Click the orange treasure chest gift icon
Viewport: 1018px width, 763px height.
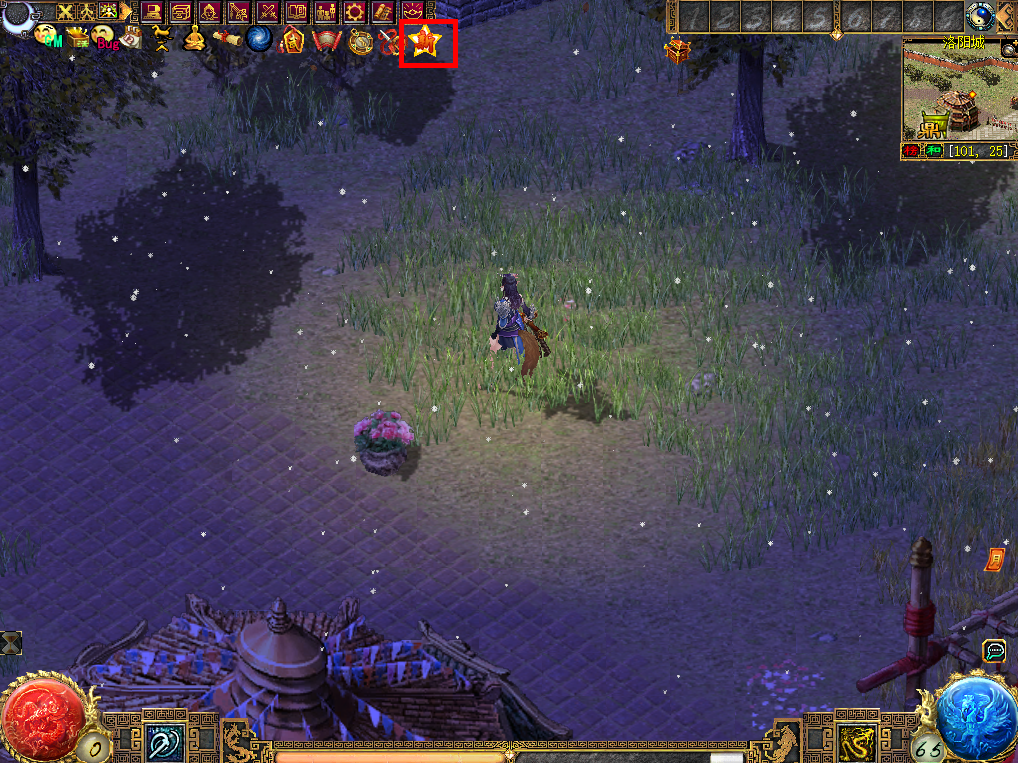(678, 51)
